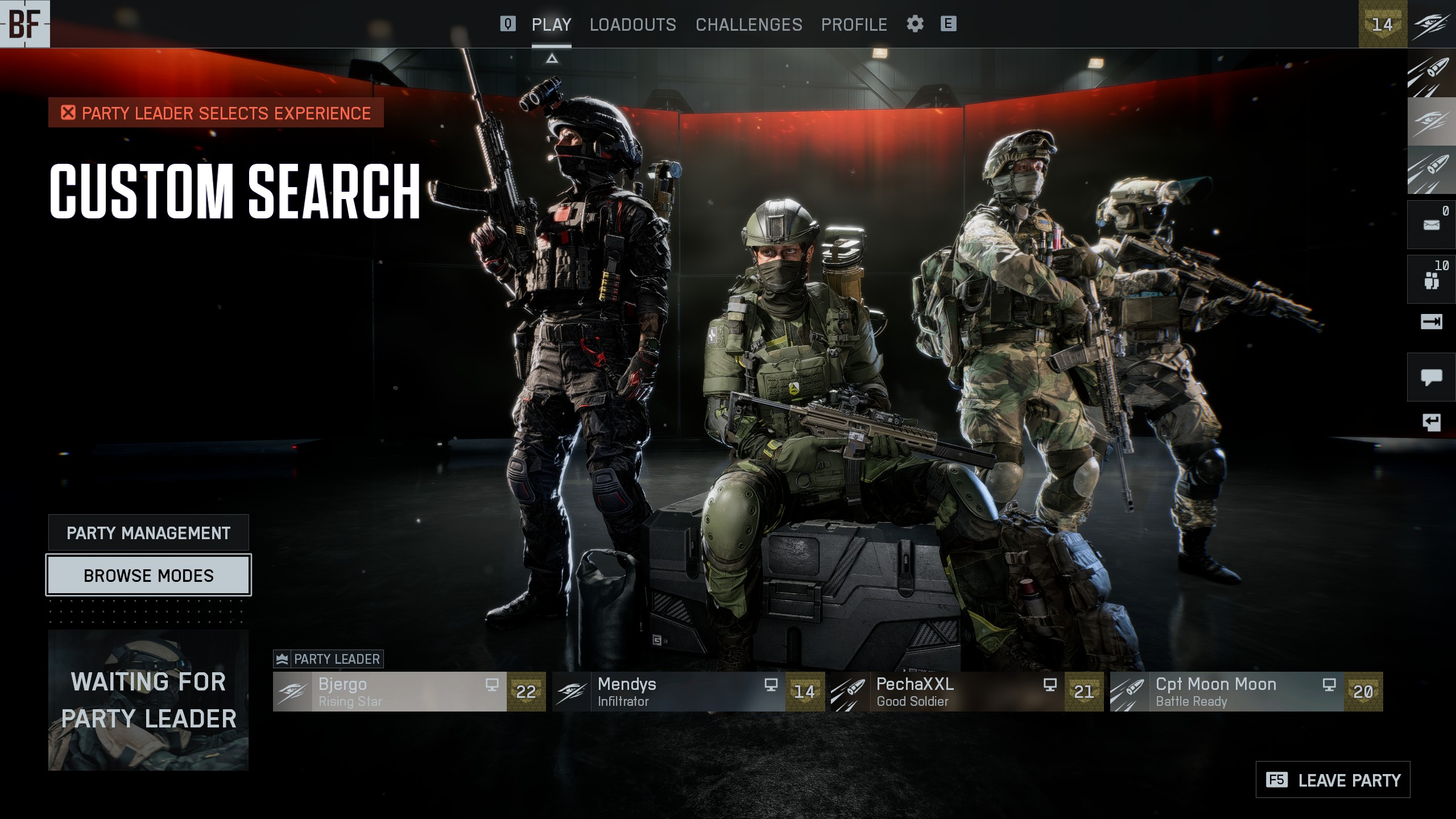Open Party Management

(x=148, y=533)
